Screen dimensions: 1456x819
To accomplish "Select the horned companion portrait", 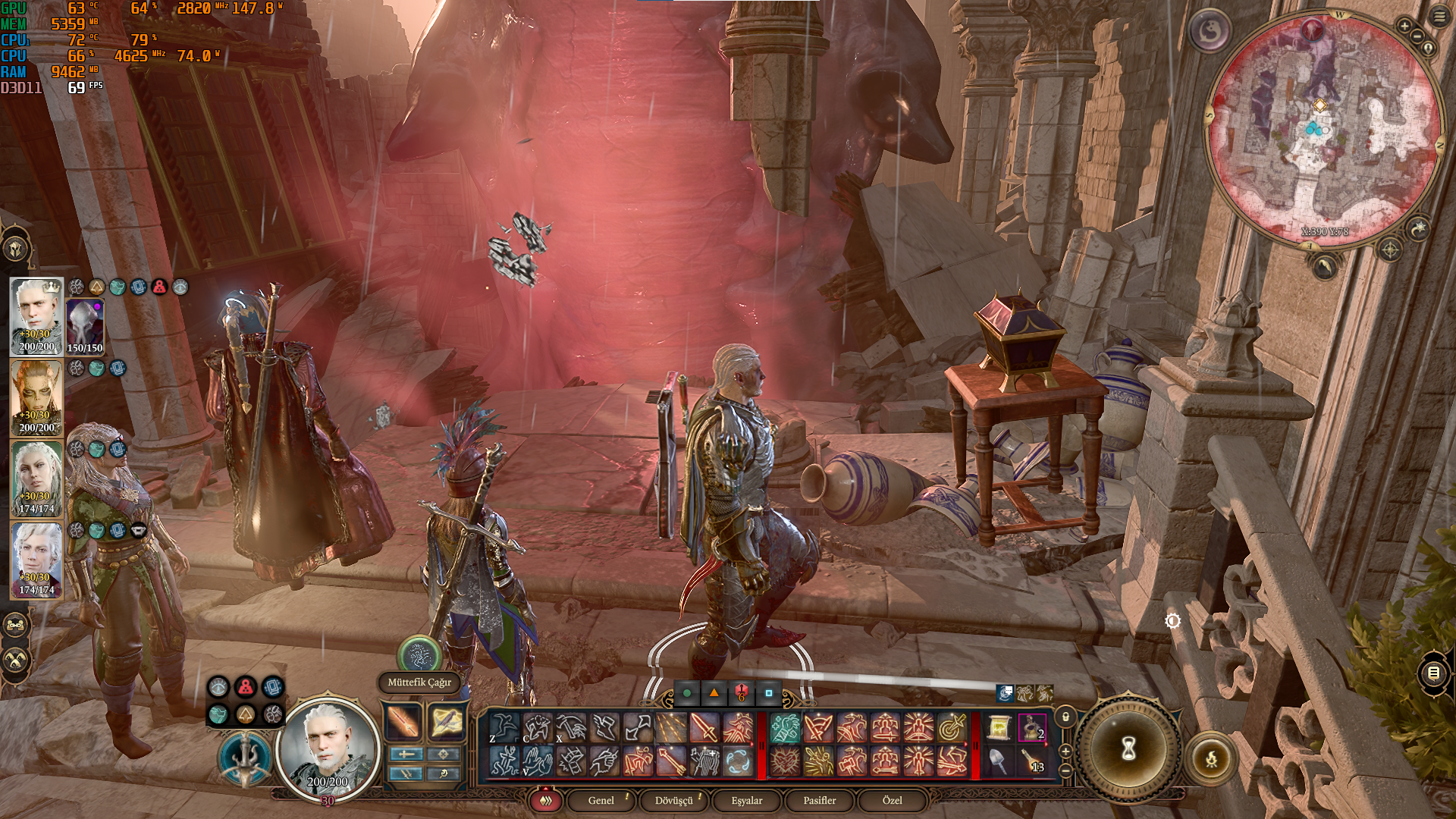I will [36, 397].
